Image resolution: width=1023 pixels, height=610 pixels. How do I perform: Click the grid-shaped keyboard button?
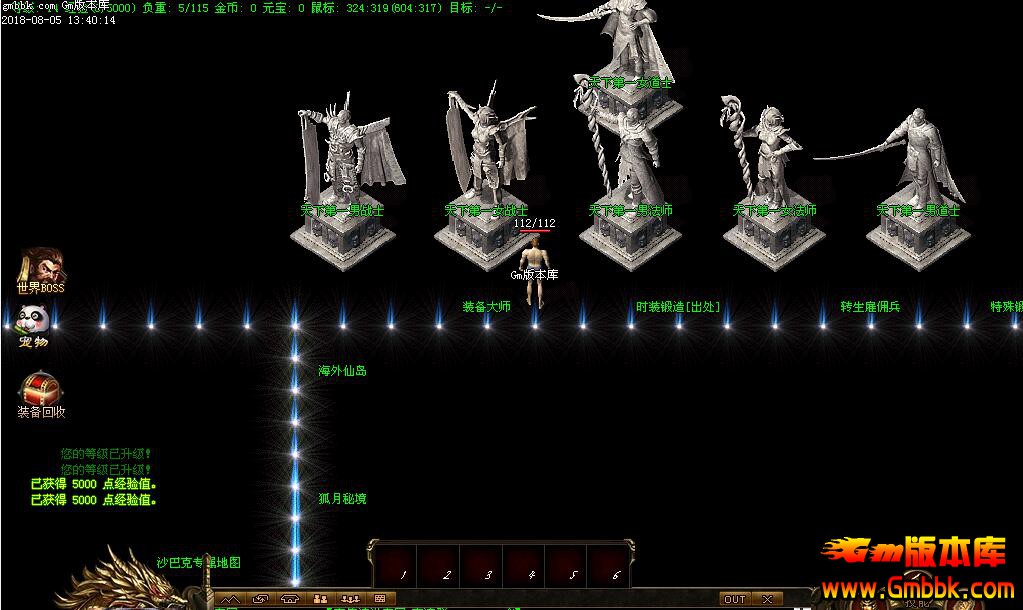pos(380,599)
